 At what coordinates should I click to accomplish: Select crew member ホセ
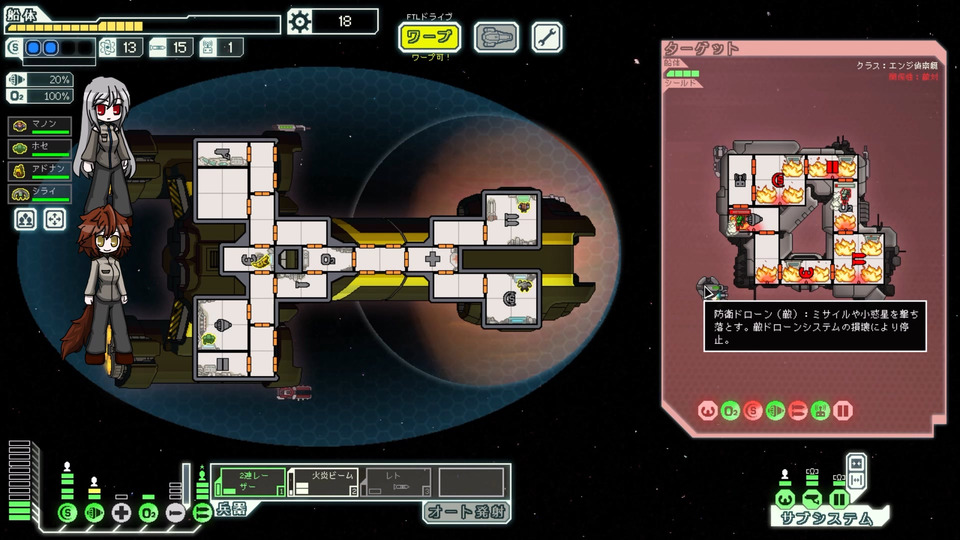click(41, 147)
